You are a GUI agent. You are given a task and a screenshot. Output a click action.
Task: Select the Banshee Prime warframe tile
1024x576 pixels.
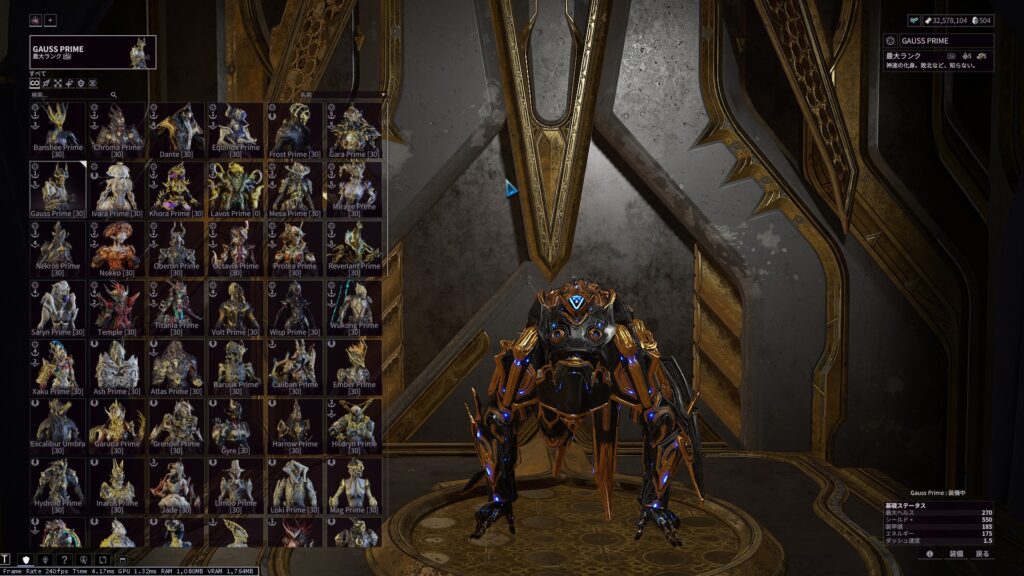[x=56, y=129]
